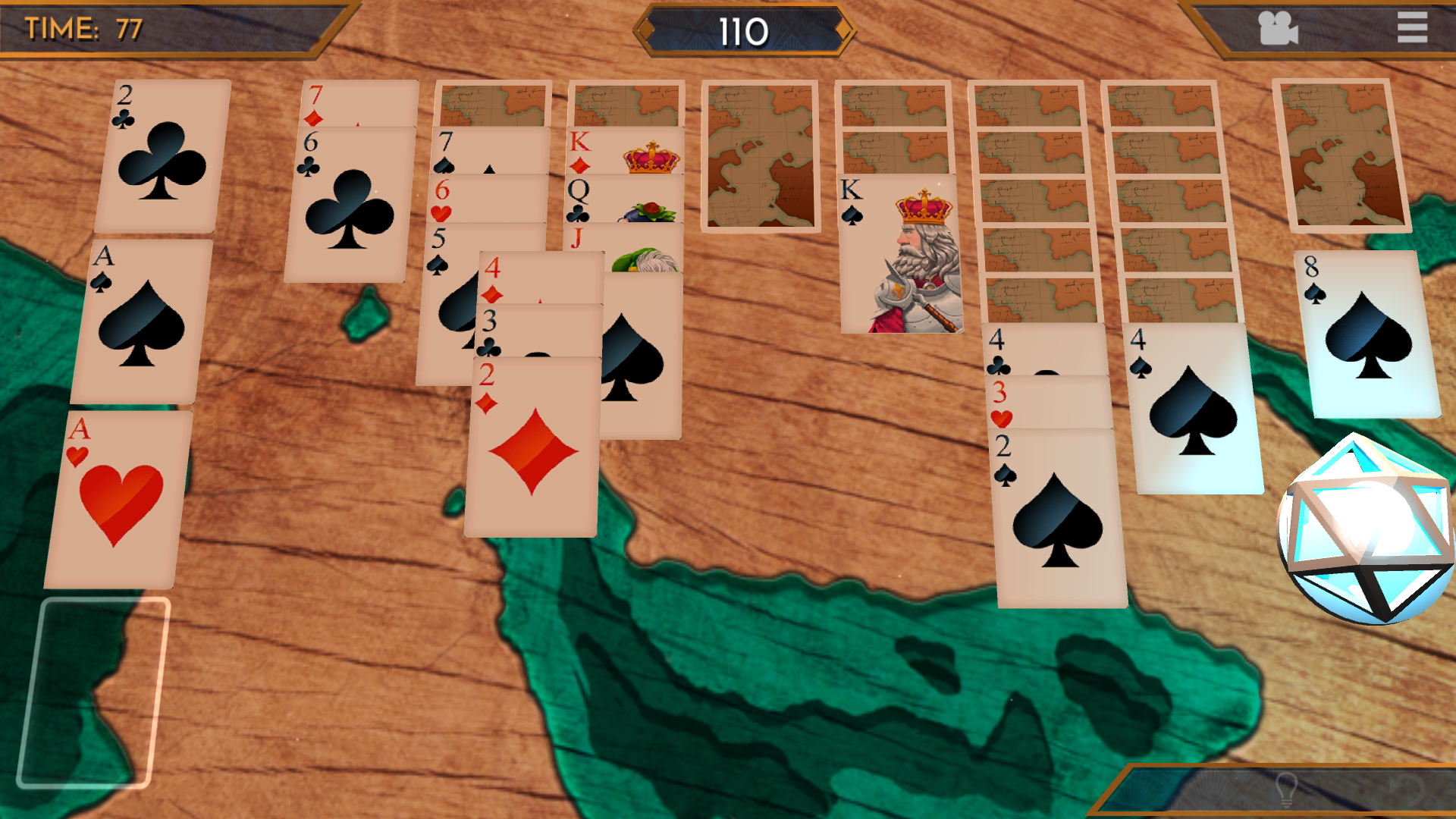The height and width of the screenshot is (819, 1456).
Task: Click the 2 of clubs foundation pile
Action: [163, 157]
